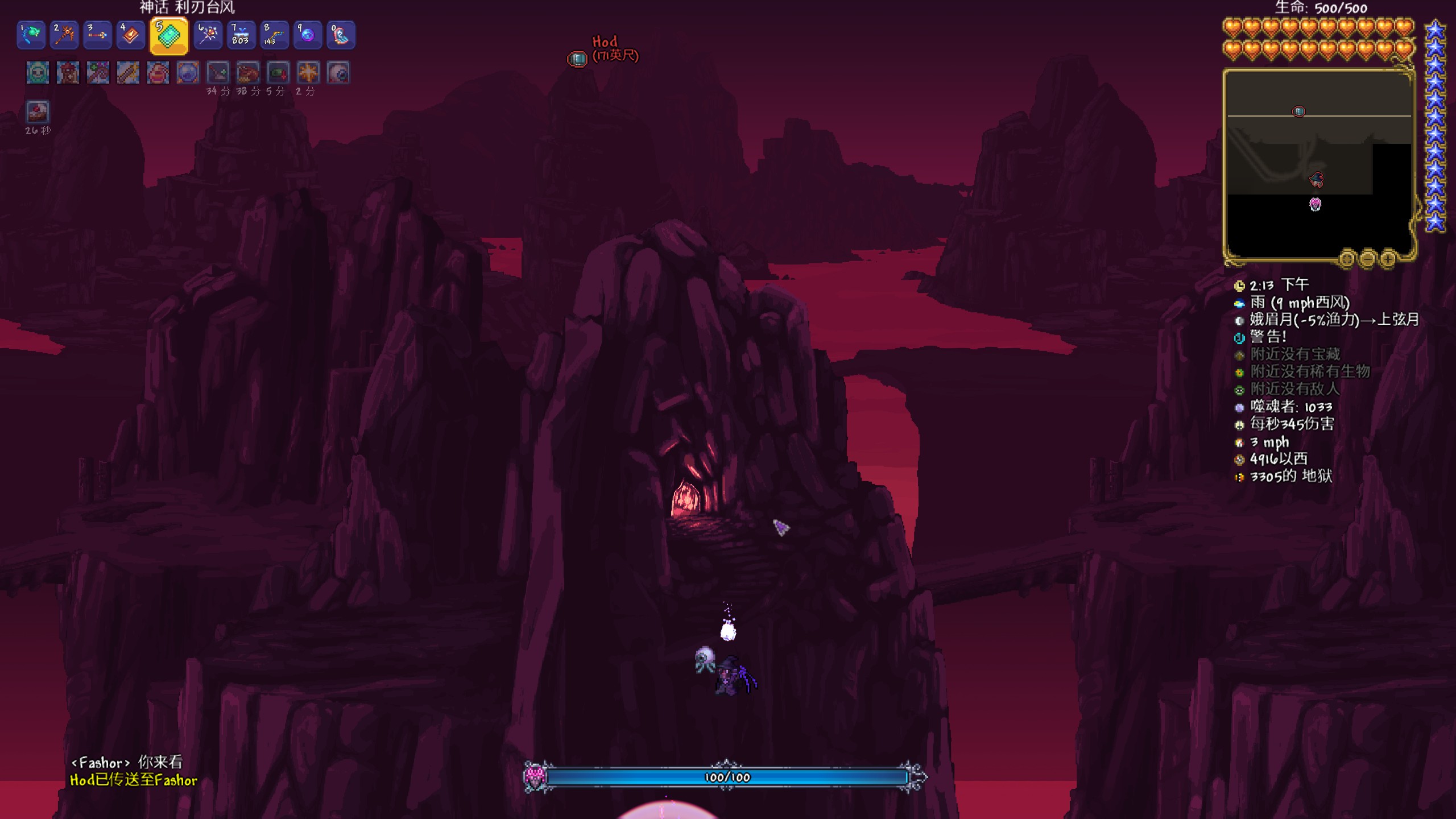Choose hotbar slot 8 with 143 stack
Screen dimensions: 1456x819
point(274,35)
